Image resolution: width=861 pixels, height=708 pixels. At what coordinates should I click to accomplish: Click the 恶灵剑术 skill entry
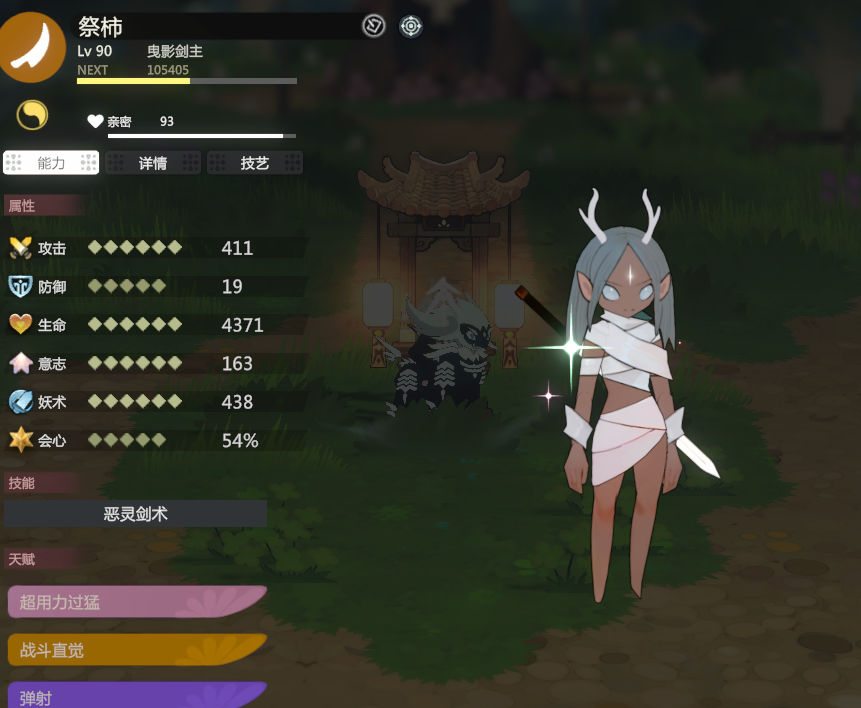click(136, 514)
